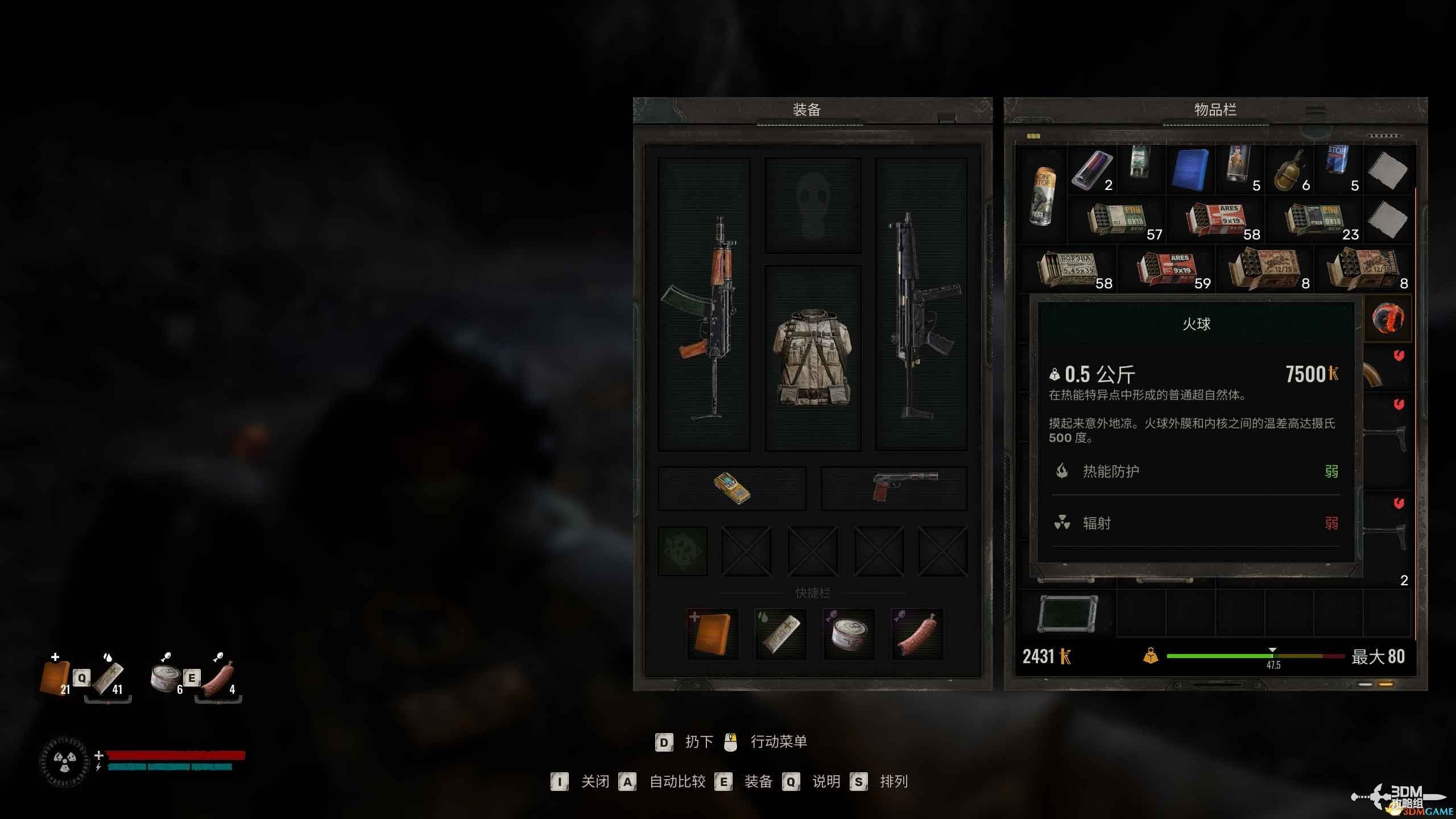Click the faded artifact container slot
This screenshot has height=819, width=1456.
[x=682, y=551]
